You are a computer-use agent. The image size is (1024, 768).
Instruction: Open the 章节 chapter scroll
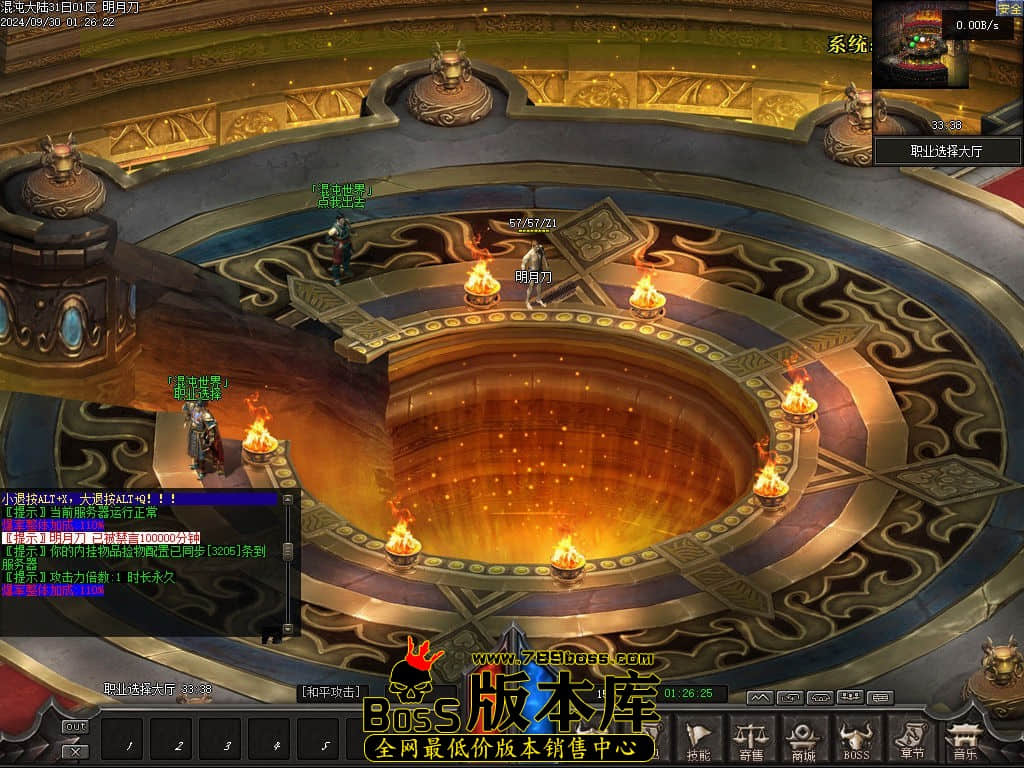[911, 740]
